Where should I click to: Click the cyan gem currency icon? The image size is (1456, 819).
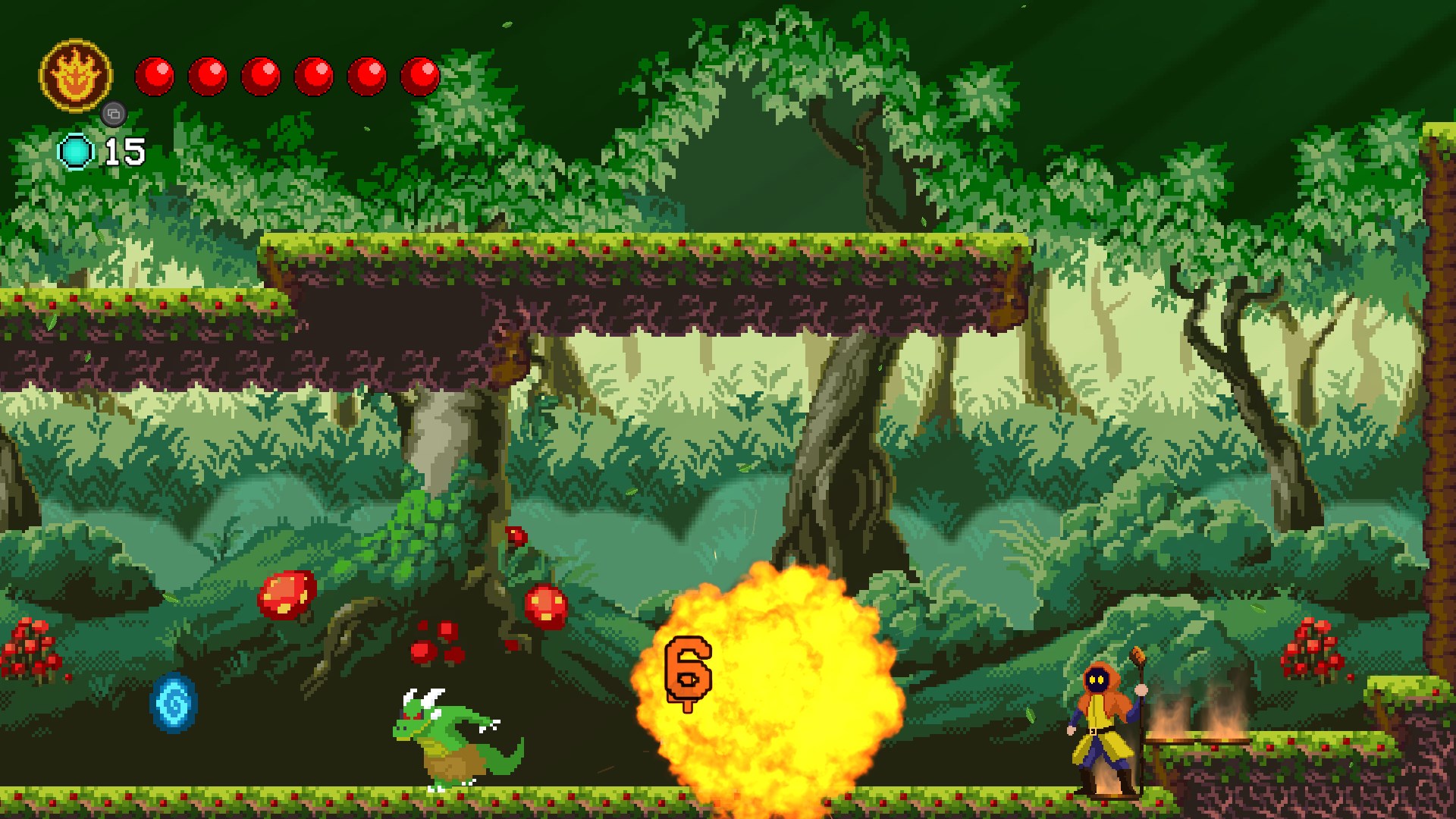pos(78,152)
